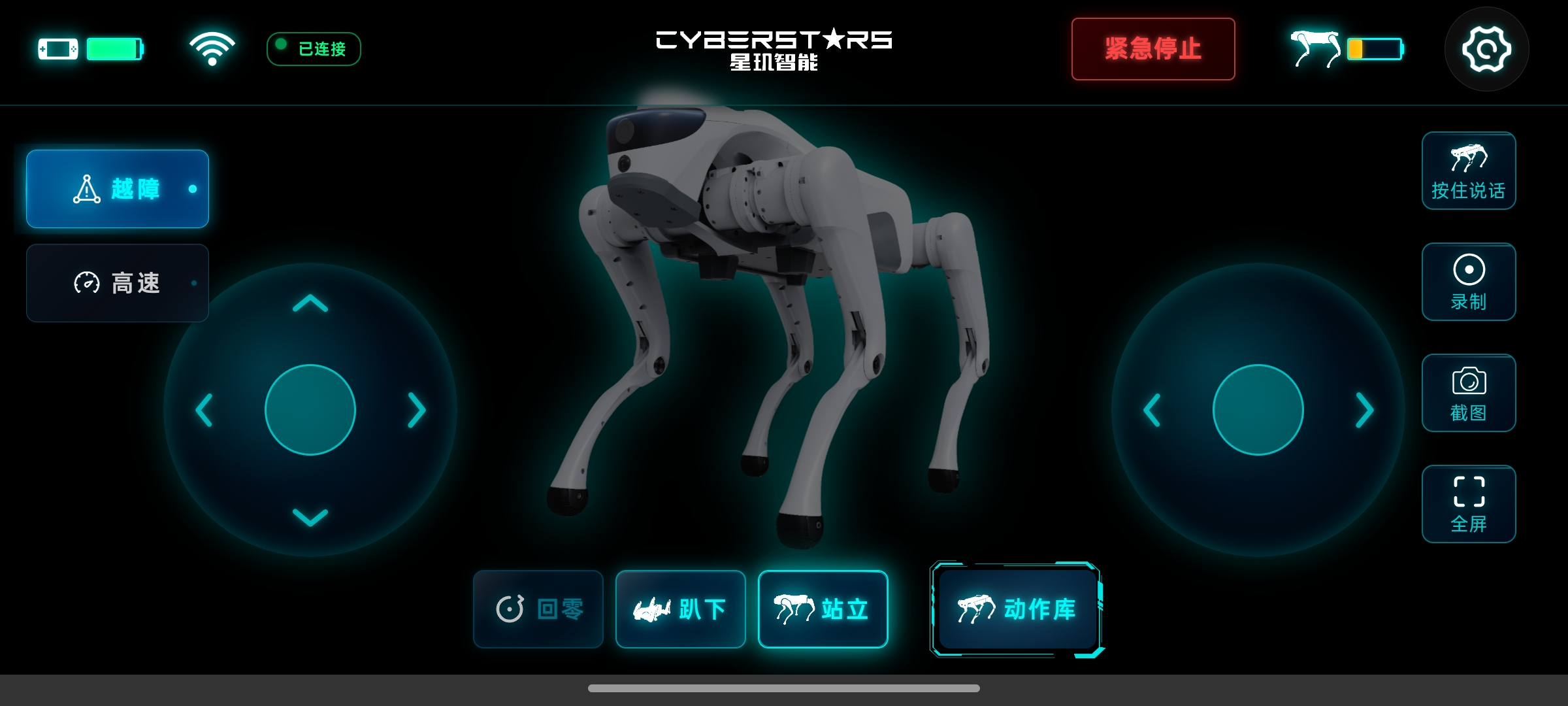Turn left using the right joystick's left arrow
This screenshot has width=1568, height=706.
click(1152, 411)
